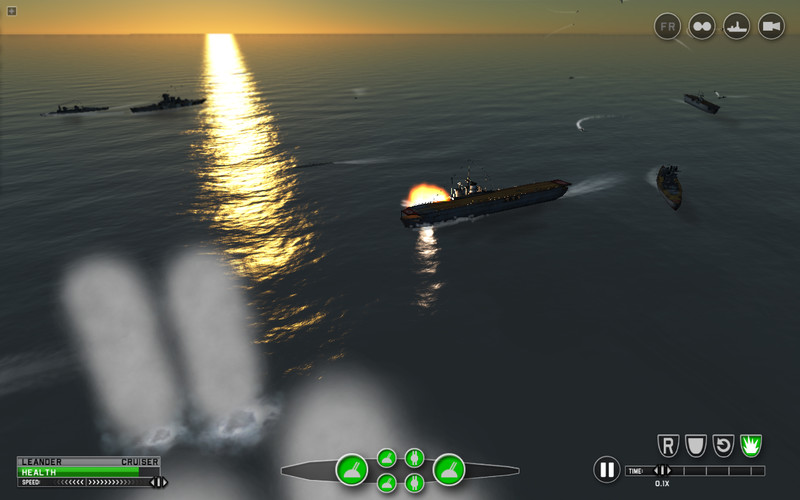Open the binoculars view
800x500 pixels.
pyautogui.click(x=702, y=26)
